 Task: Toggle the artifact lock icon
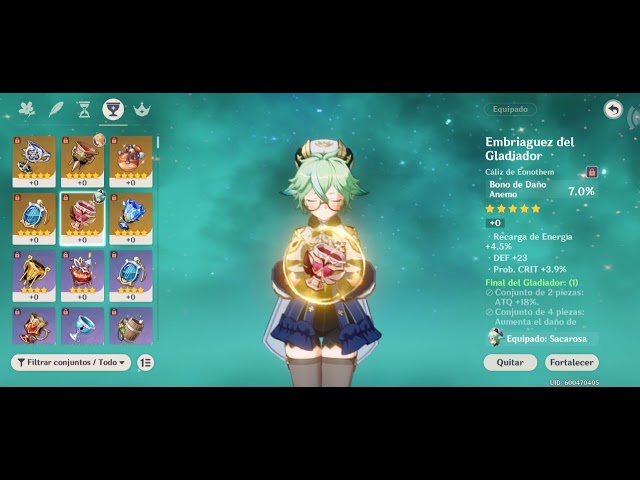point(592,172)
